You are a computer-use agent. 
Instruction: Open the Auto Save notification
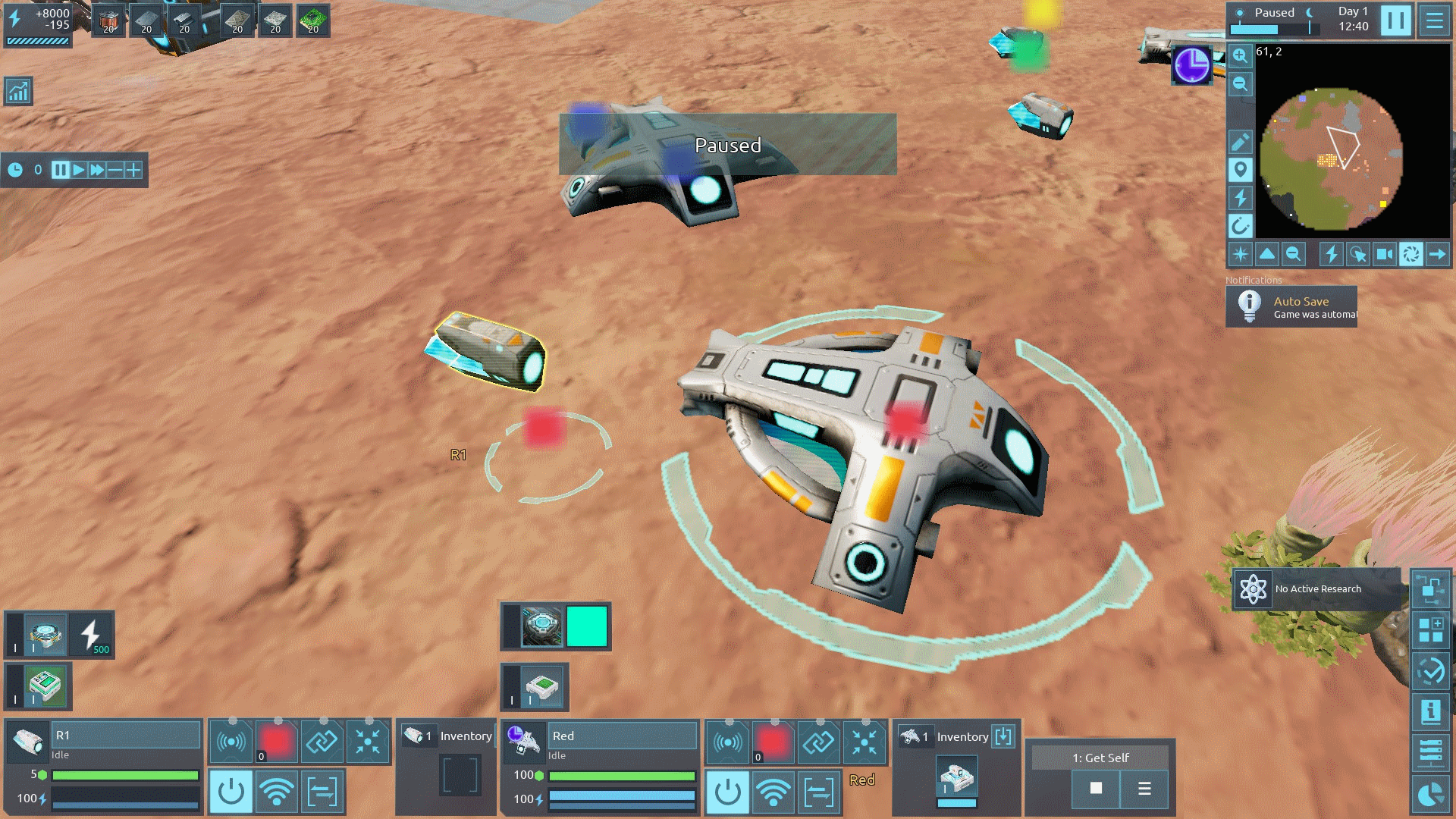pyautogui.click(x=1291, y=306)
